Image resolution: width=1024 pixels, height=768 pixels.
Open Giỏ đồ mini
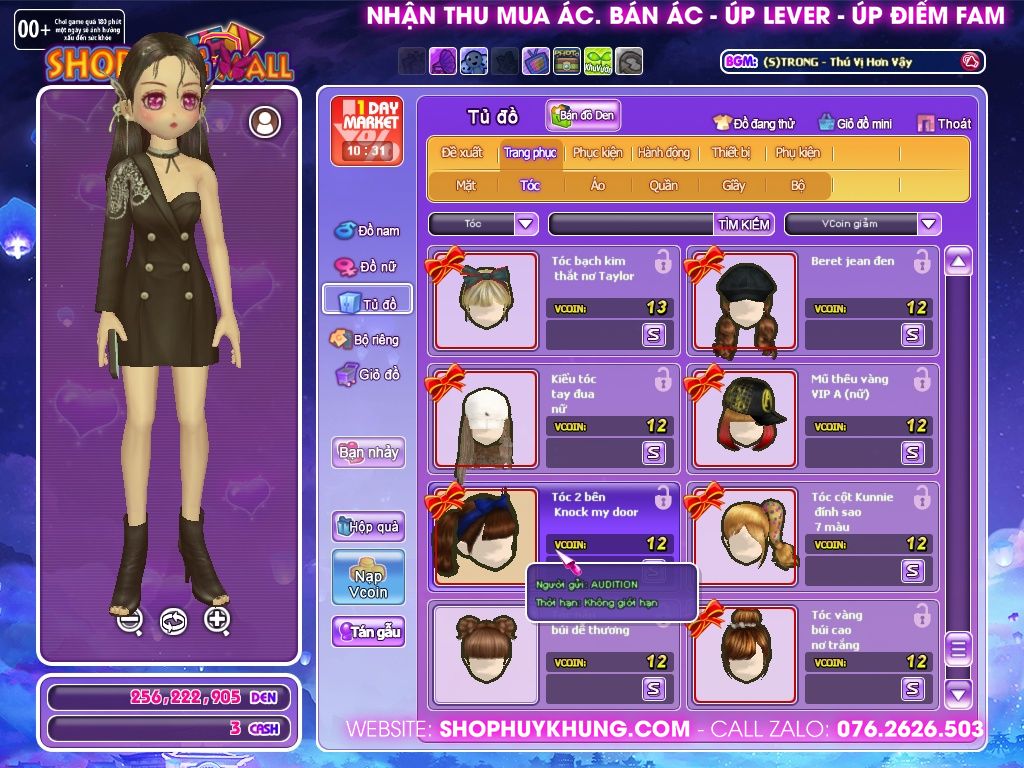pos(855,123)
